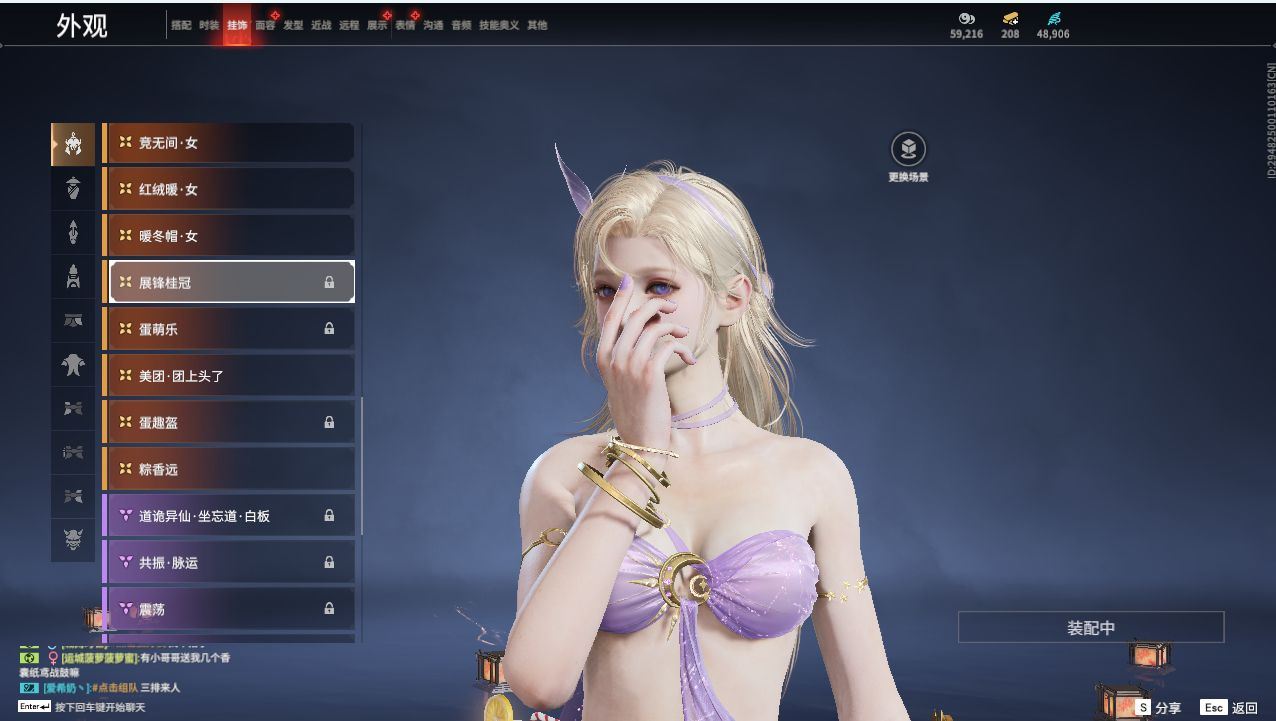Click the 装配中 button
The height and width of the screenshot is (721, 1276).
click(x=1091, y=628)
